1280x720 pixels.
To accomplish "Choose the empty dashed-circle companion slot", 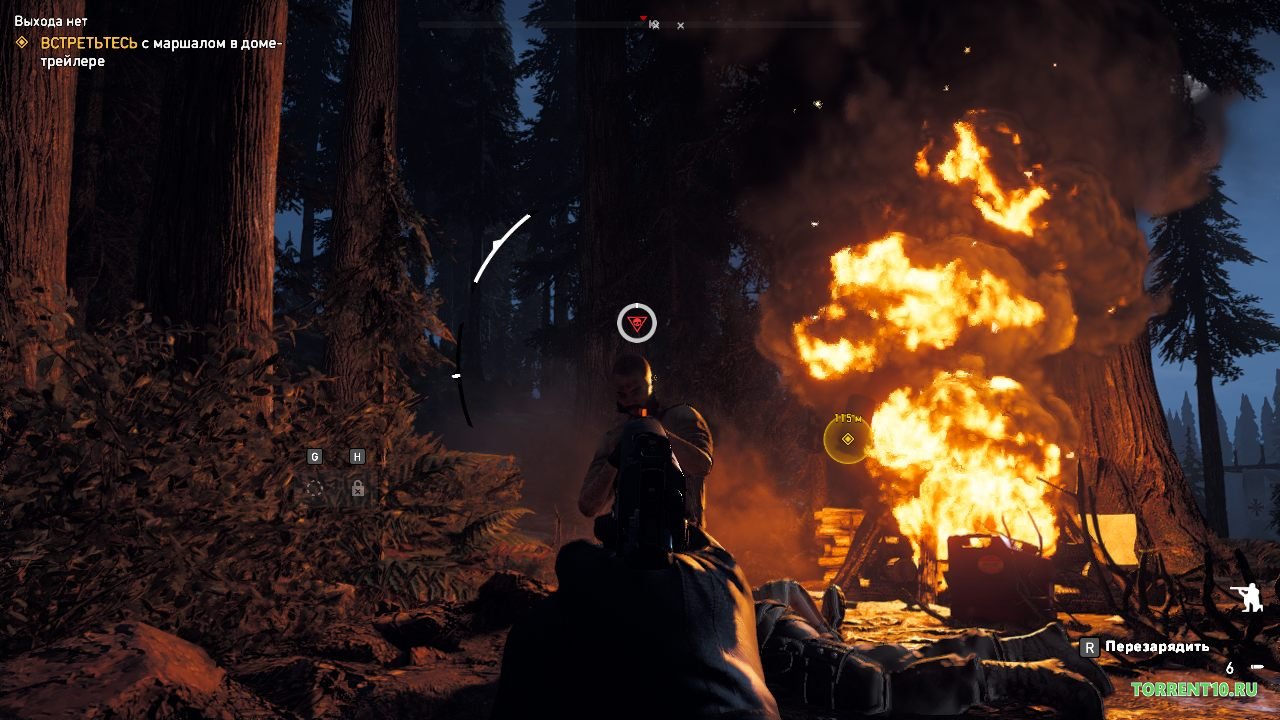I will click(x=314, y=488).
